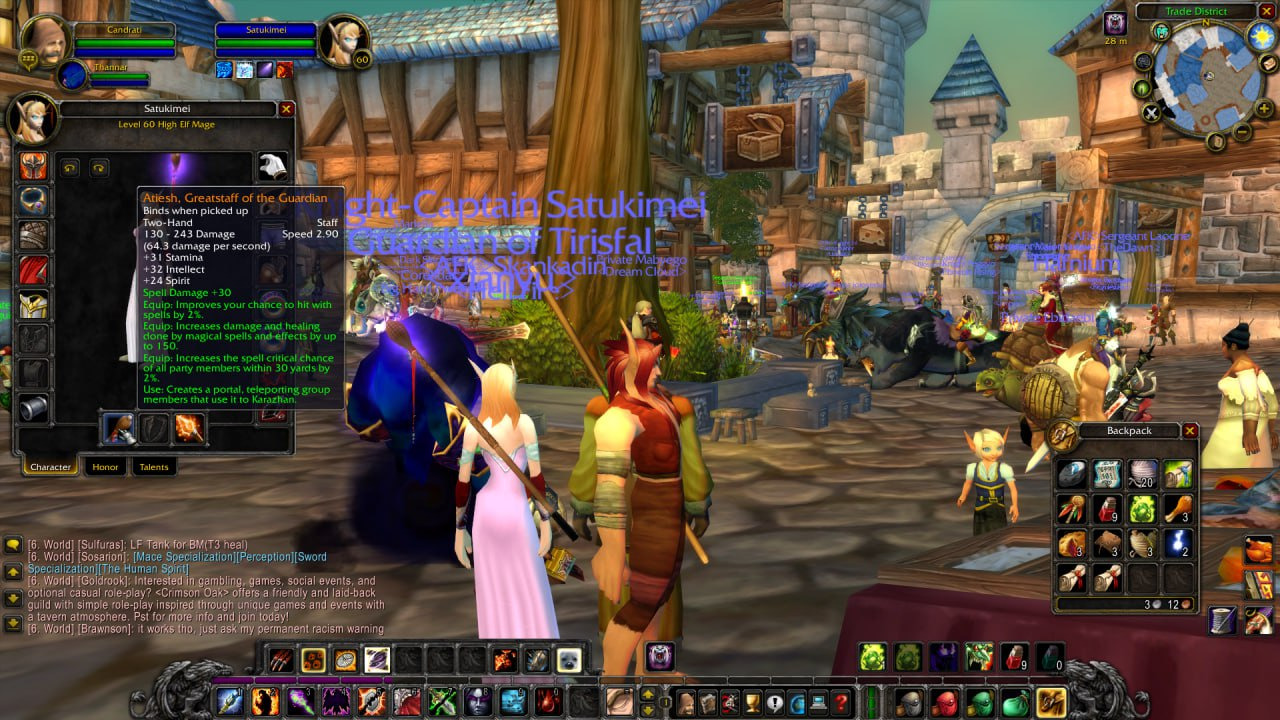
Task: Open the red question mark help button
Action: point(841,702)
